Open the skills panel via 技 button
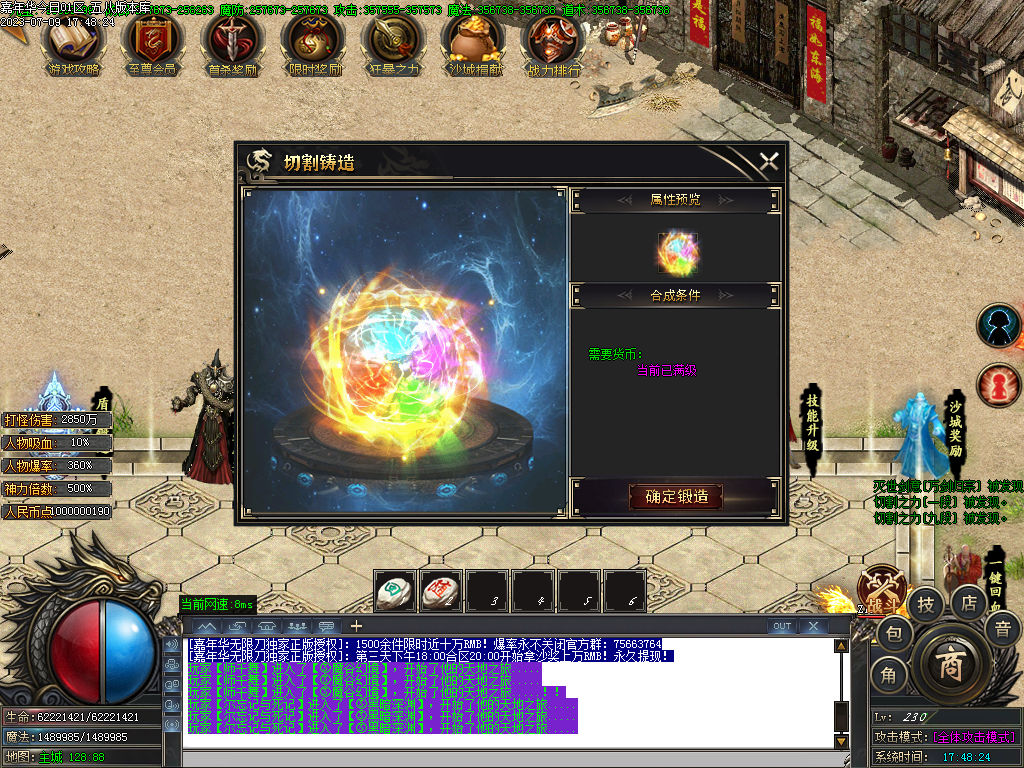The height and width of the screenshot is (768, 1024). [x=927, y=603]
